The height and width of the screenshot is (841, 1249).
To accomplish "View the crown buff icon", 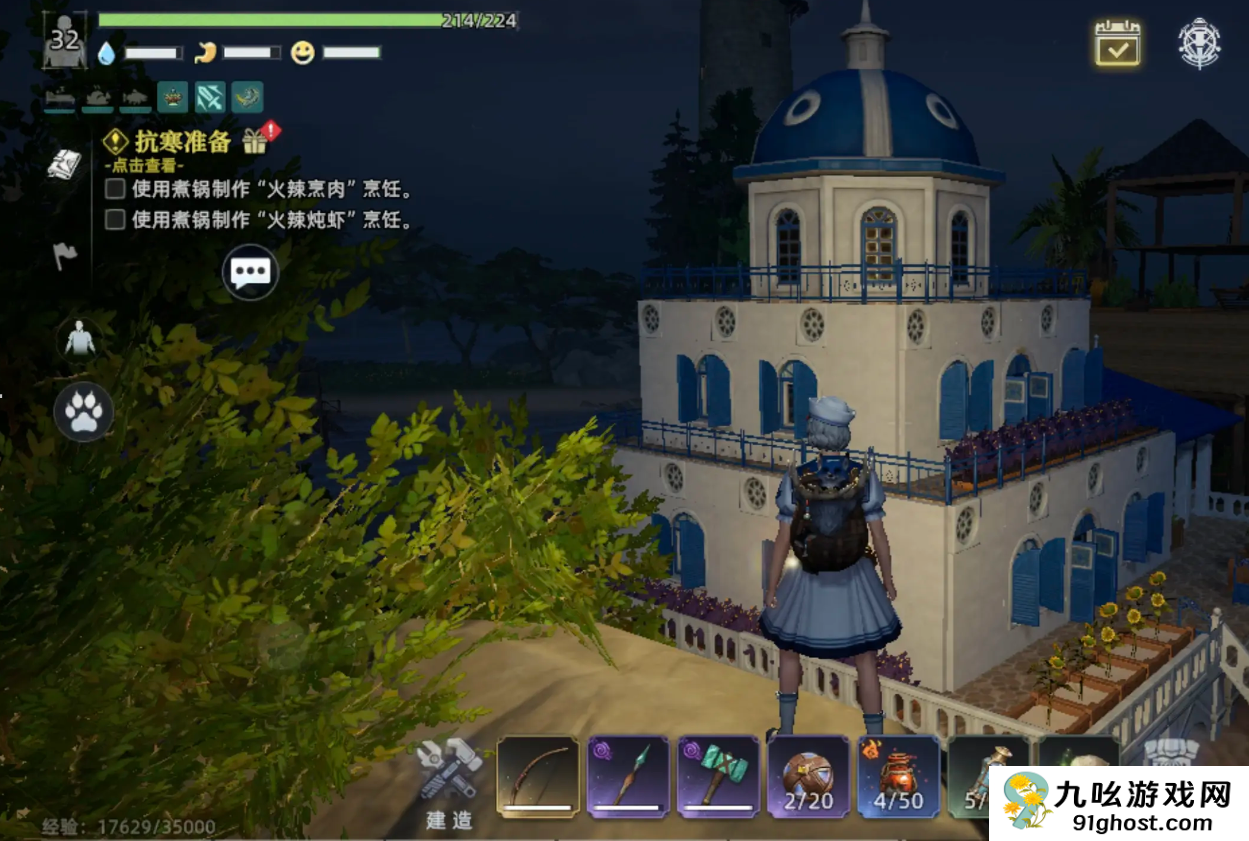I will [x=172, y=97].
